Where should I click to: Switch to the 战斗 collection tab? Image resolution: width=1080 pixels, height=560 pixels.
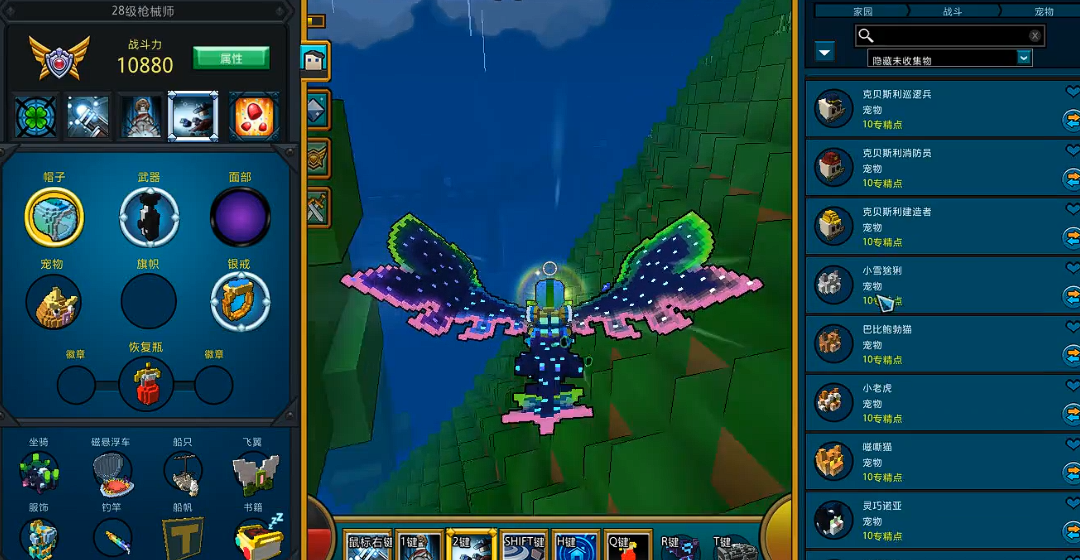click(953, 11)
